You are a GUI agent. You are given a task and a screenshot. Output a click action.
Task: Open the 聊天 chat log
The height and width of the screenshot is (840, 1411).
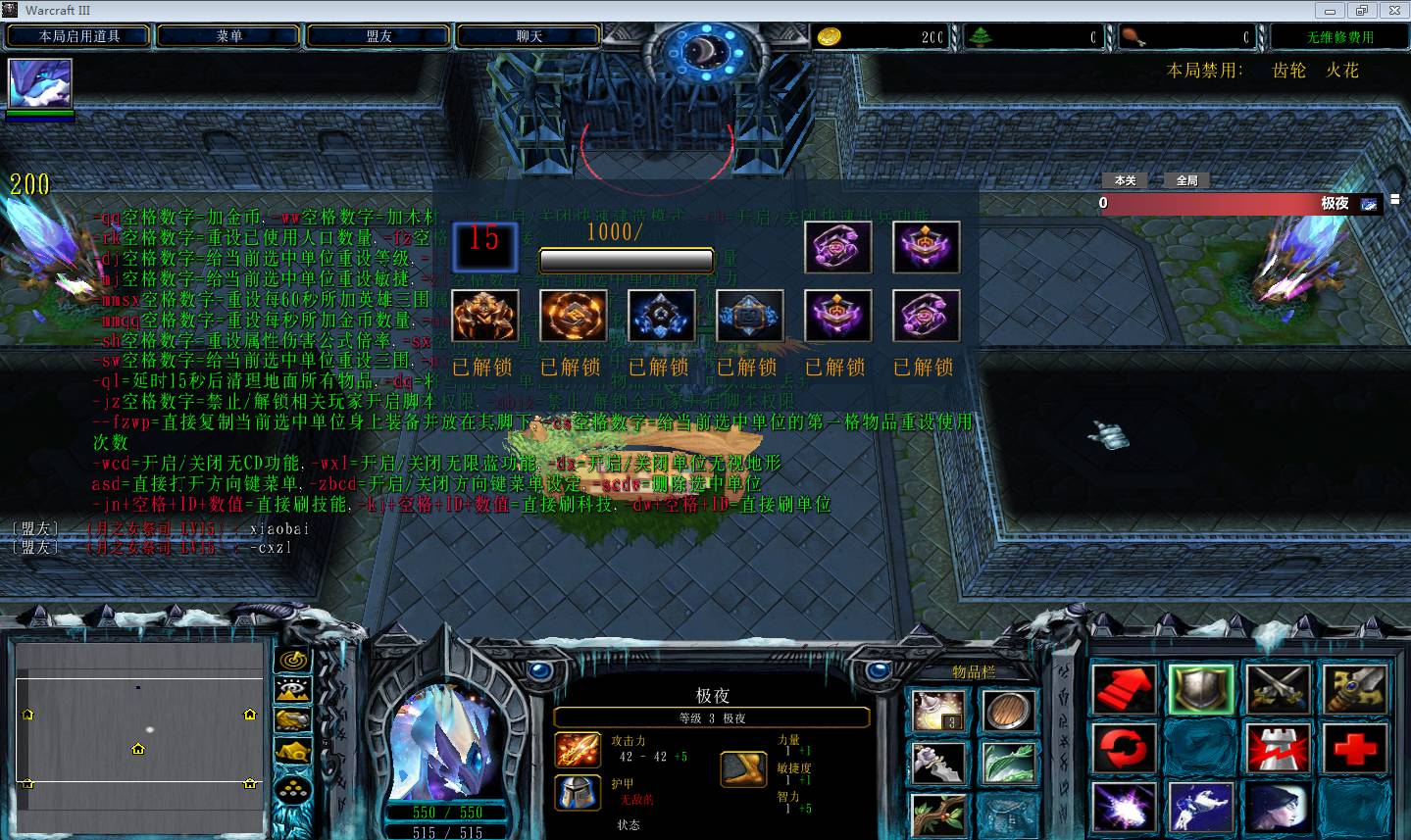pos(529,36)
